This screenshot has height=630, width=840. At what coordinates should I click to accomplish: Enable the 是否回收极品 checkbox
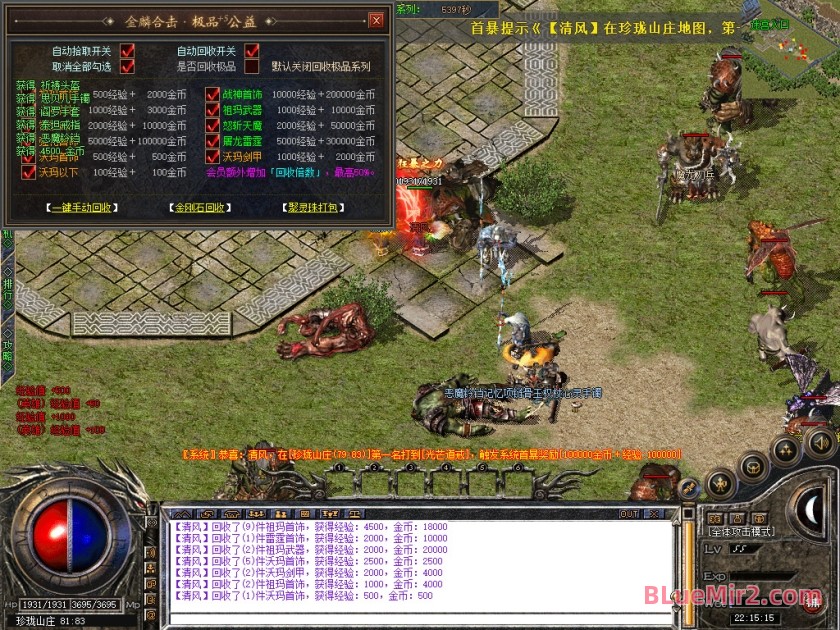252,67
